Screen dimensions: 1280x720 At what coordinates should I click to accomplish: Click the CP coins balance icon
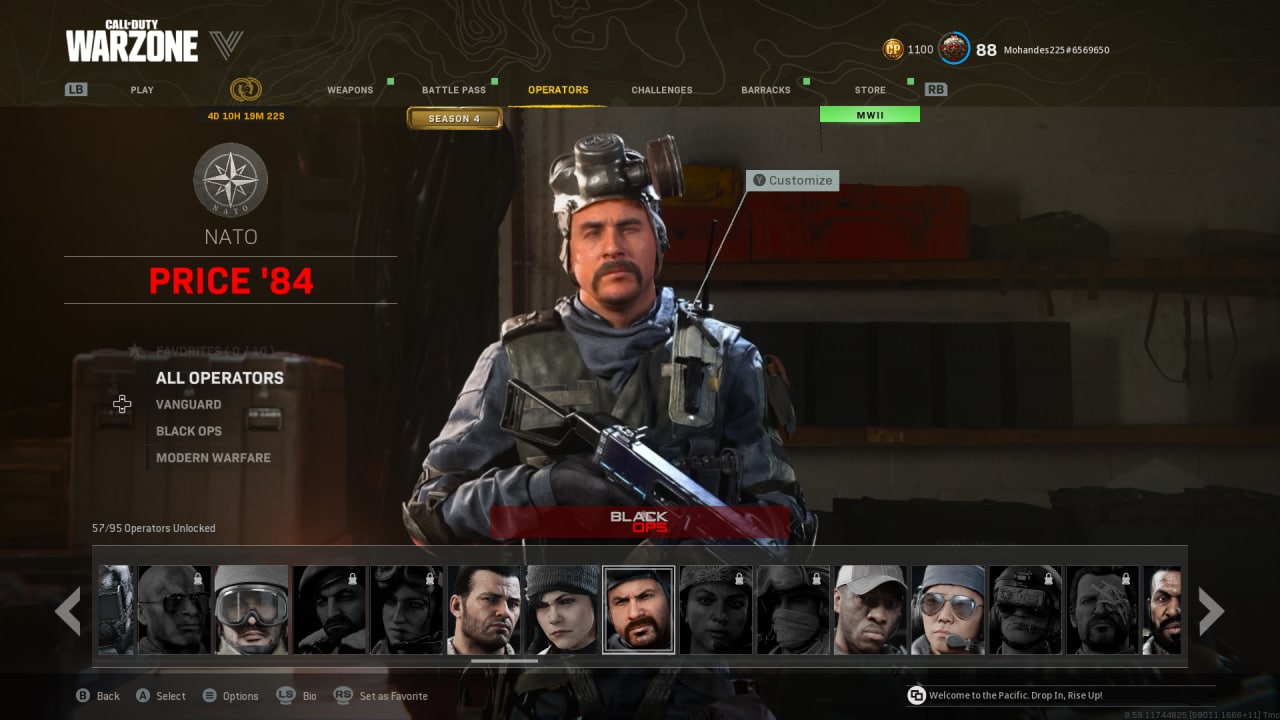click(892, 48)
